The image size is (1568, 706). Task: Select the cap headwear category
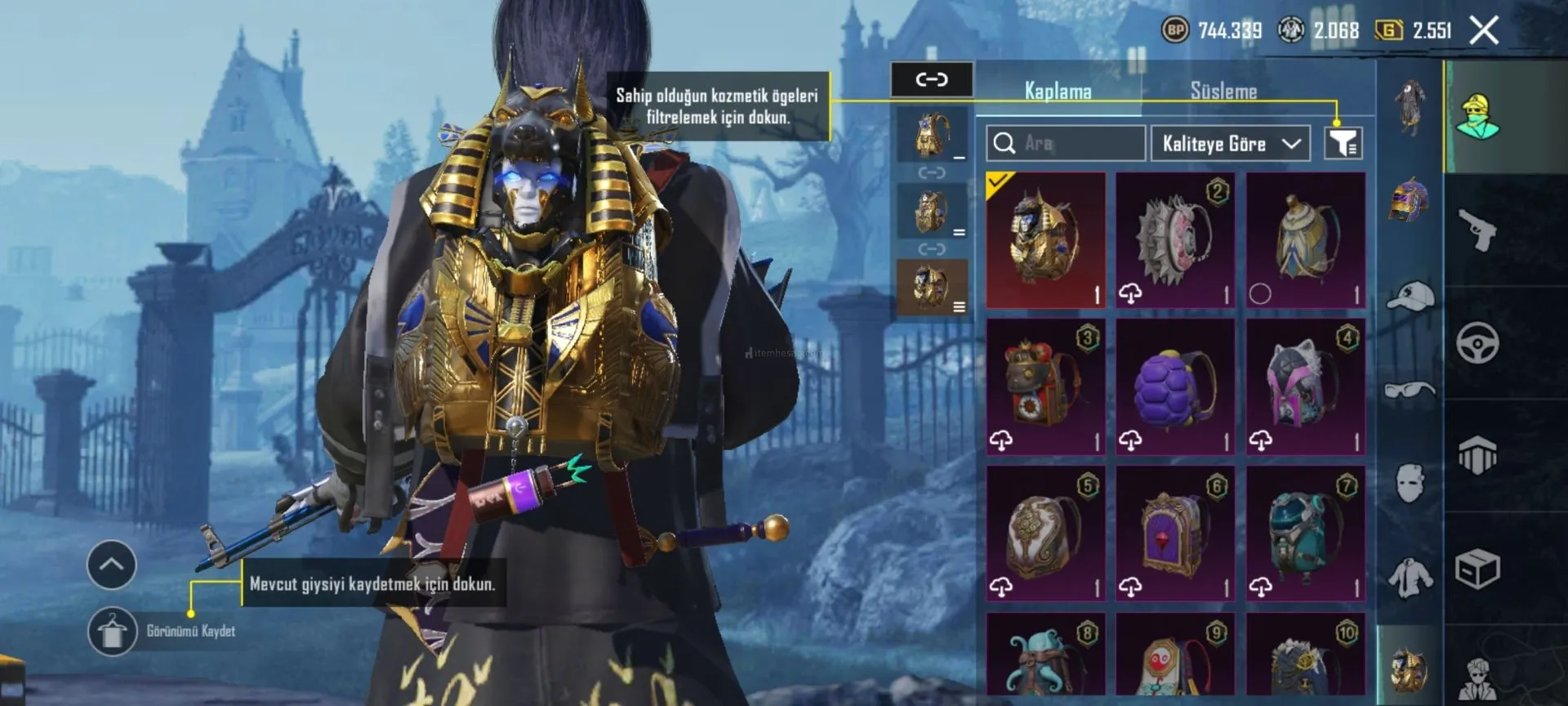pos(1410,296)
